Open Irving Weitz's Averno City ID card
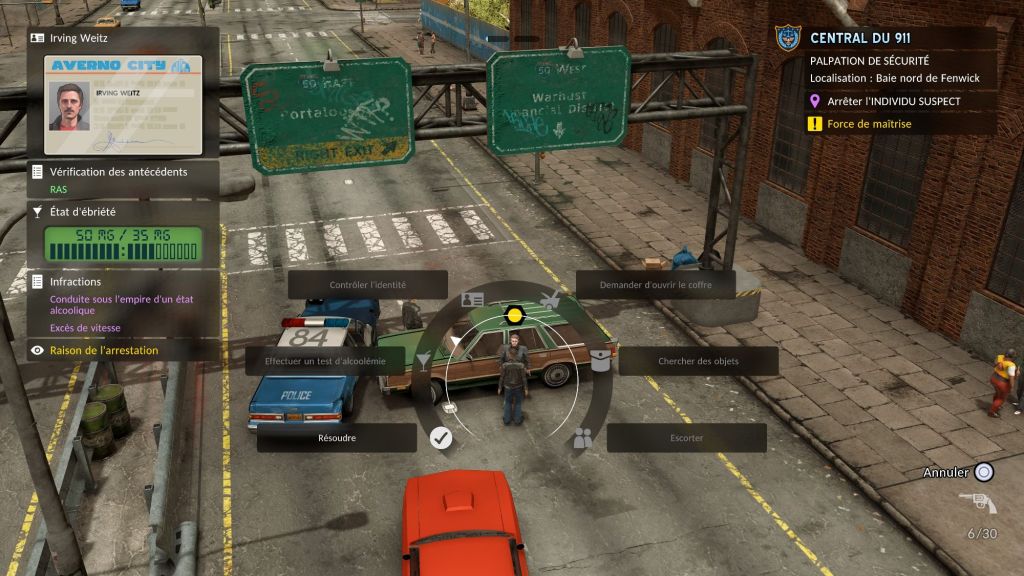1024x576 pixels. 123,104
